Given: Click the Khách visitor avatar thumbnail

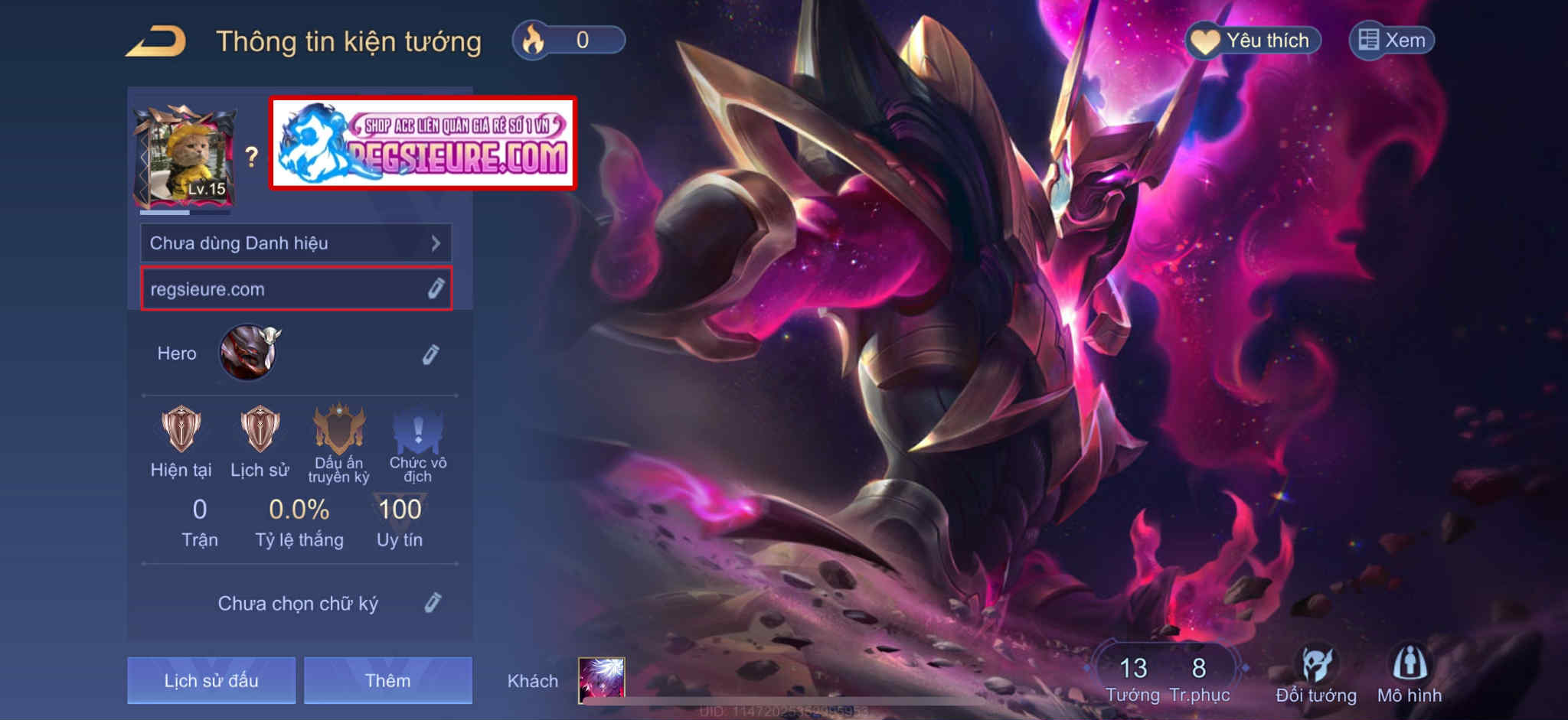Looking at the screenshot, I should (601, 679).
